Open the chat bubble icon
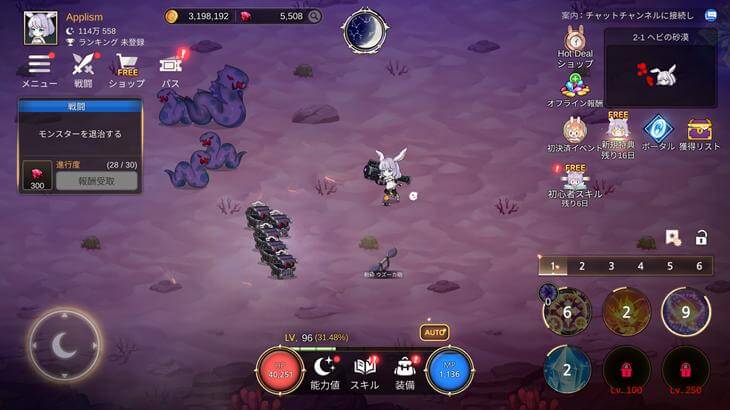This screenshot has width=730, height=410. pyautogui.click(x=711, y=16)
